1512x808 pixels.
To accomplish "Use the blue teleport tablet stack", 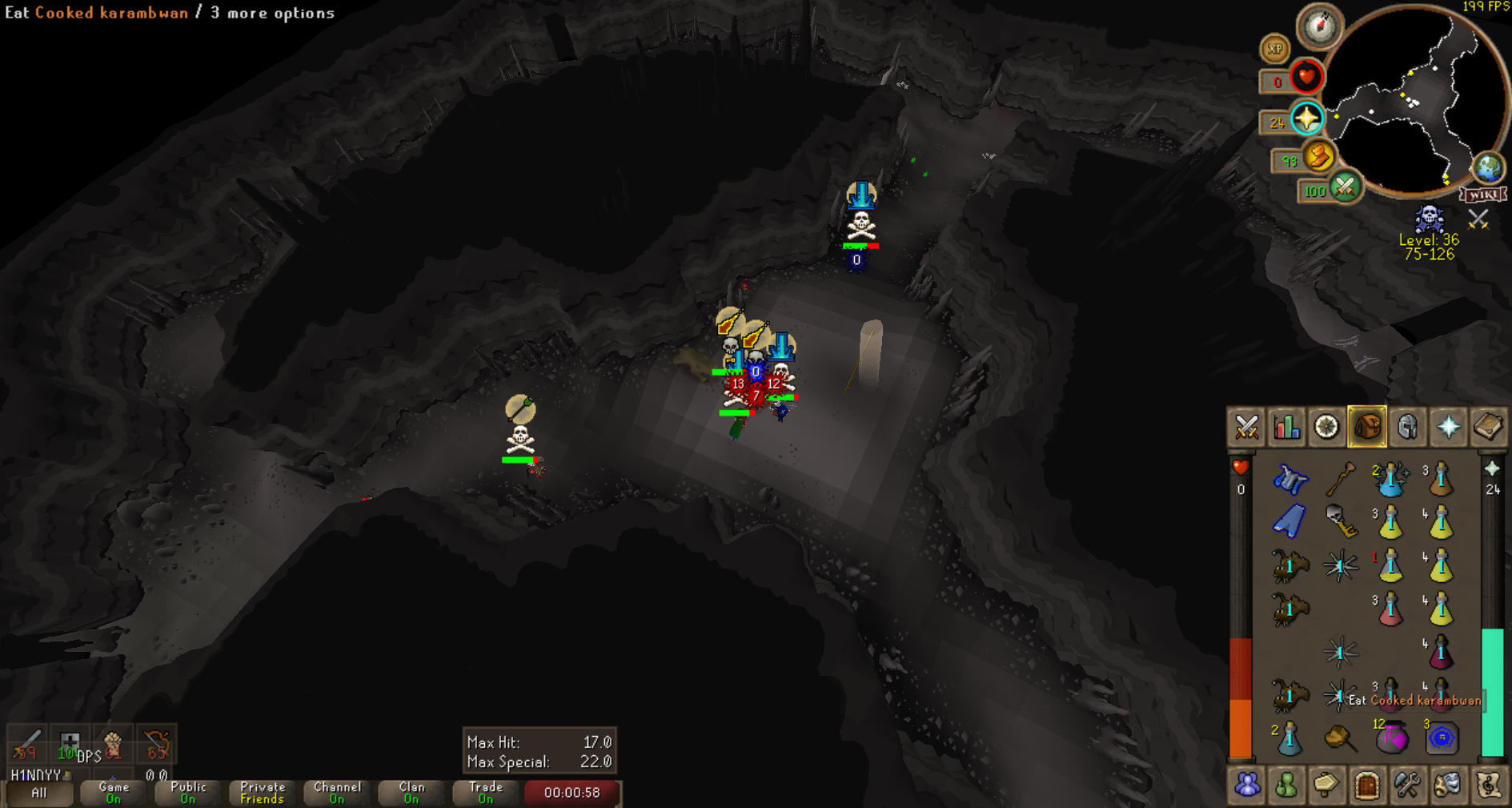I will (1442, 738).
